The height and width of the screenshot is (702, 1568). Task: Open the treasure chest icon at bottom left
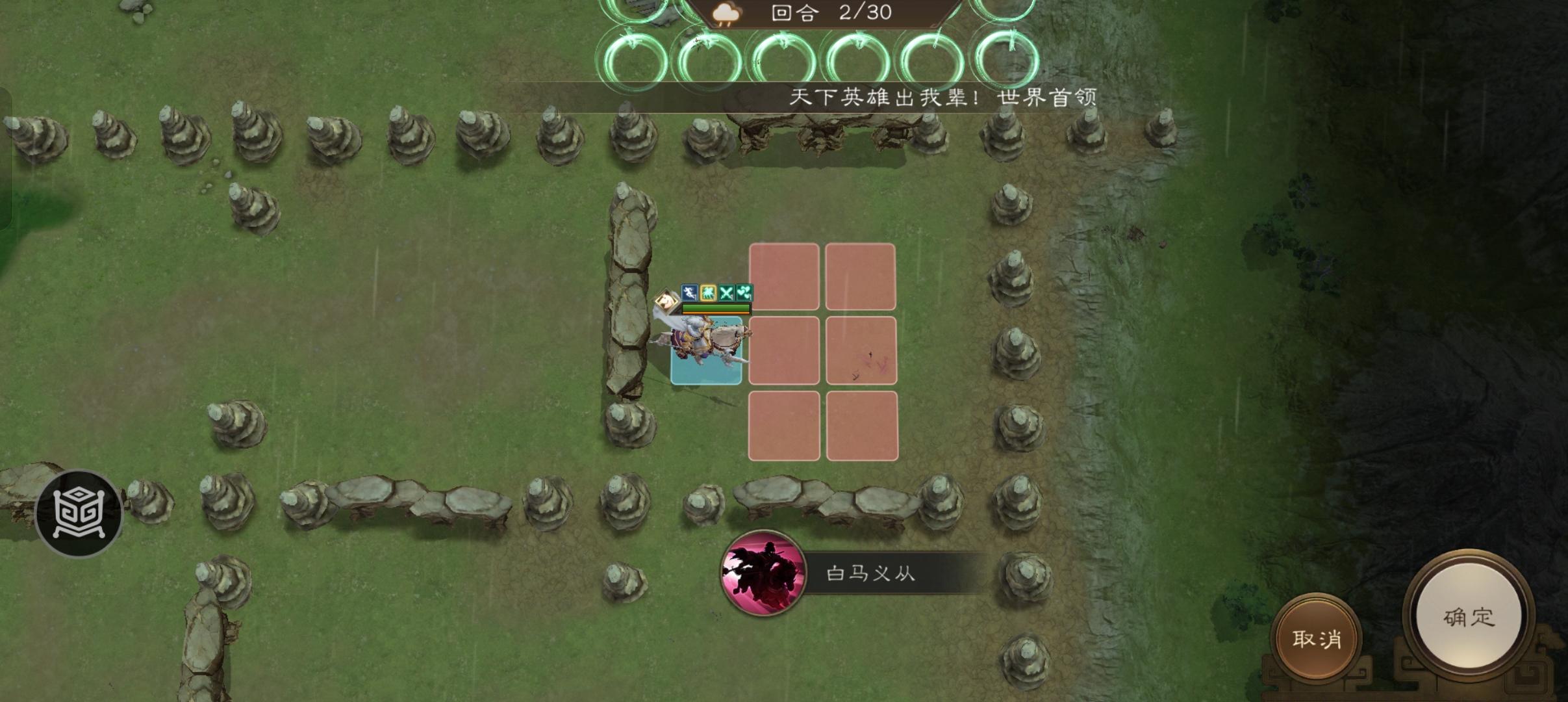(x=78, y=513)
